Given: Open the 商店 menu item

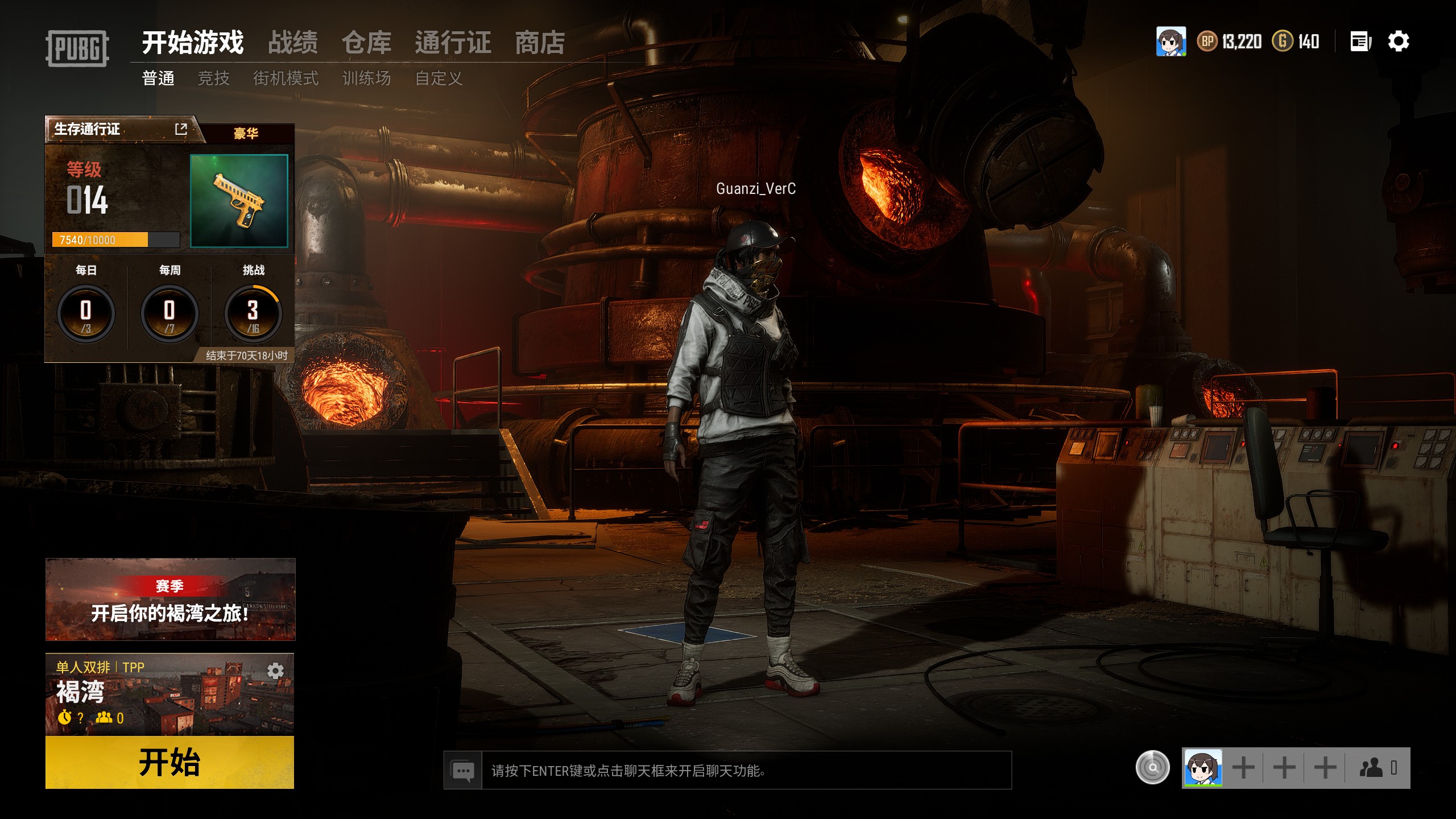Looking at the screenshot, I should [539, 43].
